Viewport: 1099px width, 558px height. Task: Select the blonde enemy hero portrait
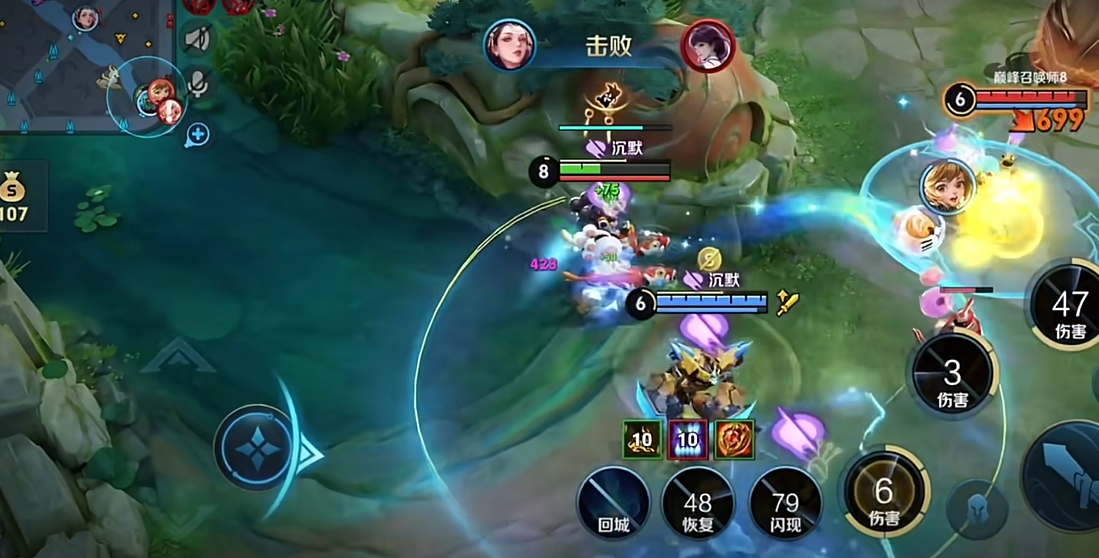(x=947, y=186)
